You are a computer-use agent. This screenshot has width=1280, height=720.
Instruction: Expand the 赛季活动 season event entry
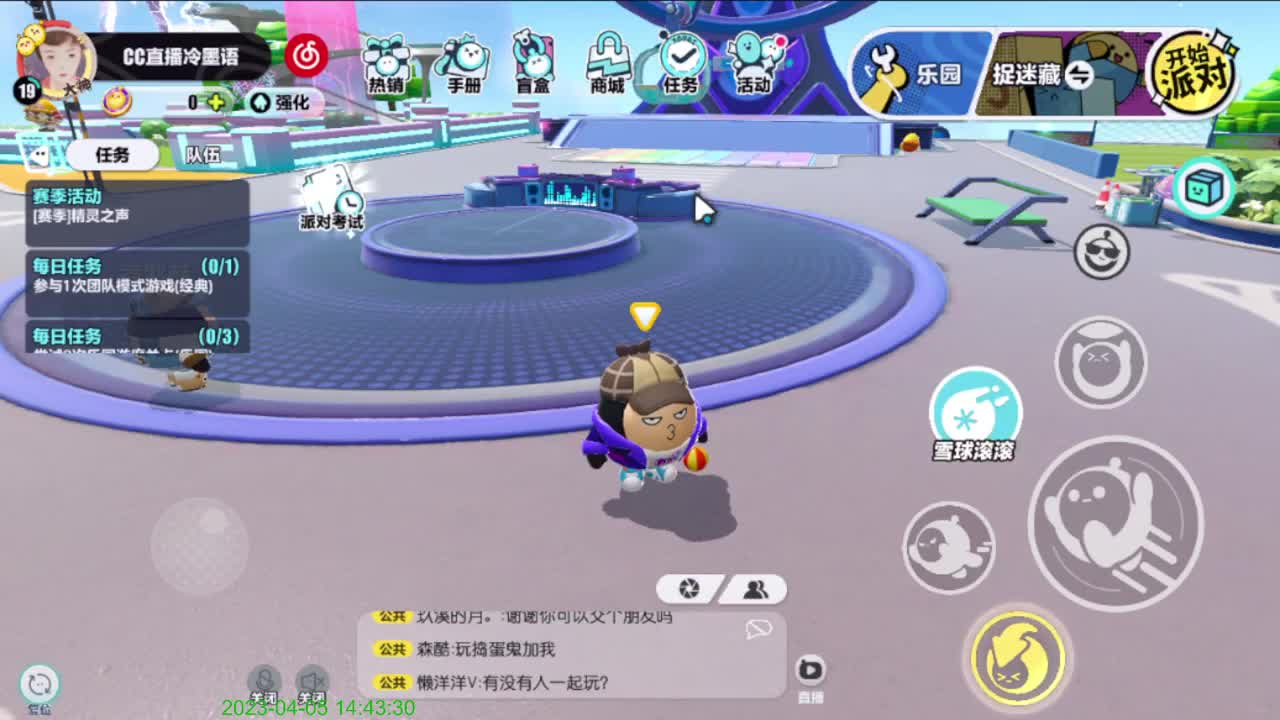coord(130,210)
